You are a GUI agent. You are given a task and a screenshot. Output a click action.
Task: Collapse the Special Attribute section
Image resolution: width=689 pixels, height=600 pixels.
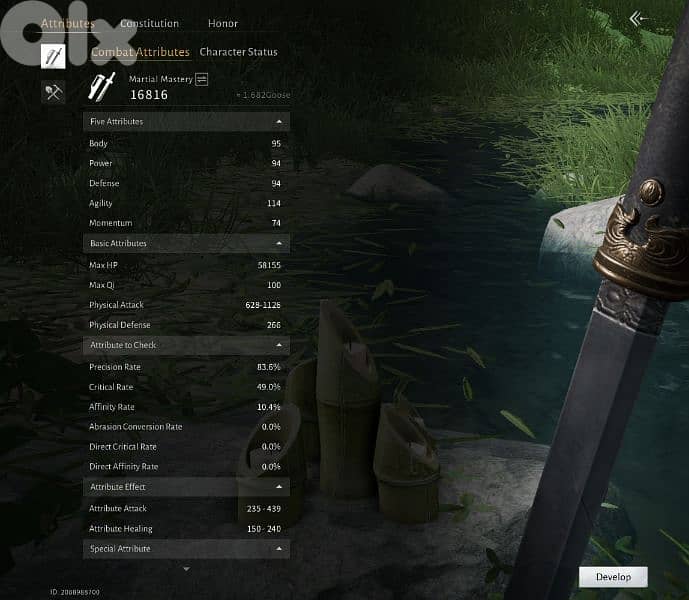(278, 549)
